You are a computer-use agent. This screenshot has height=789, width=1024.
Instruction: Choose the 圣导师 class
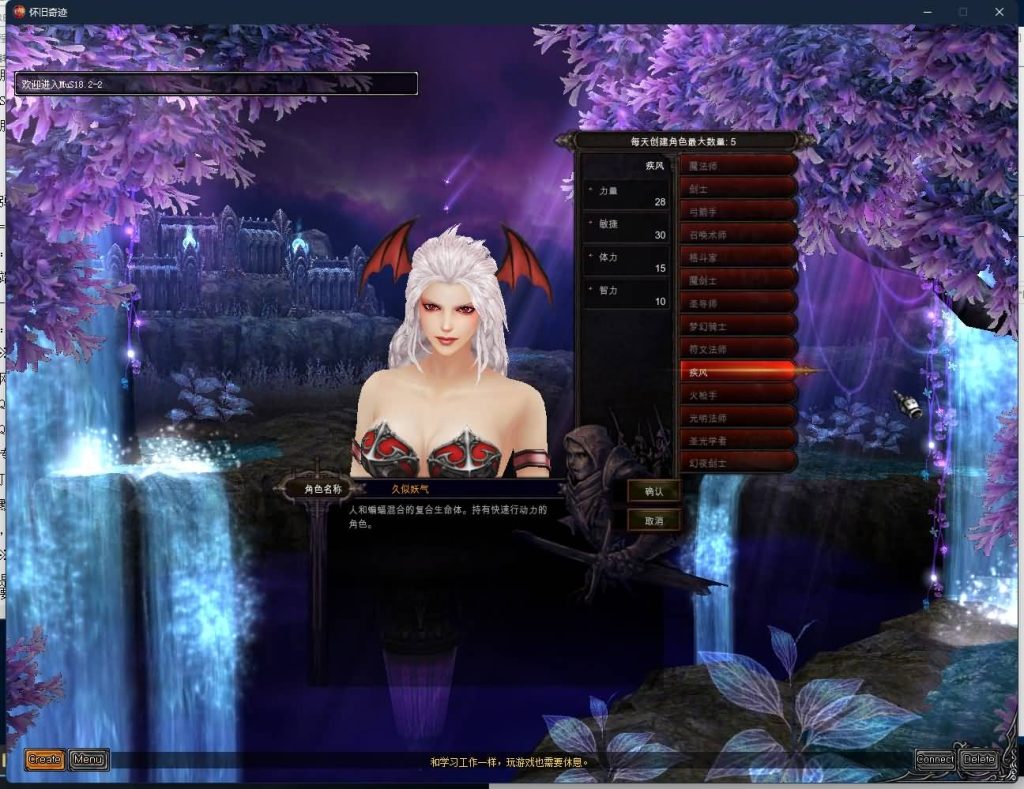pyautogui.click(x=738, y=302)
